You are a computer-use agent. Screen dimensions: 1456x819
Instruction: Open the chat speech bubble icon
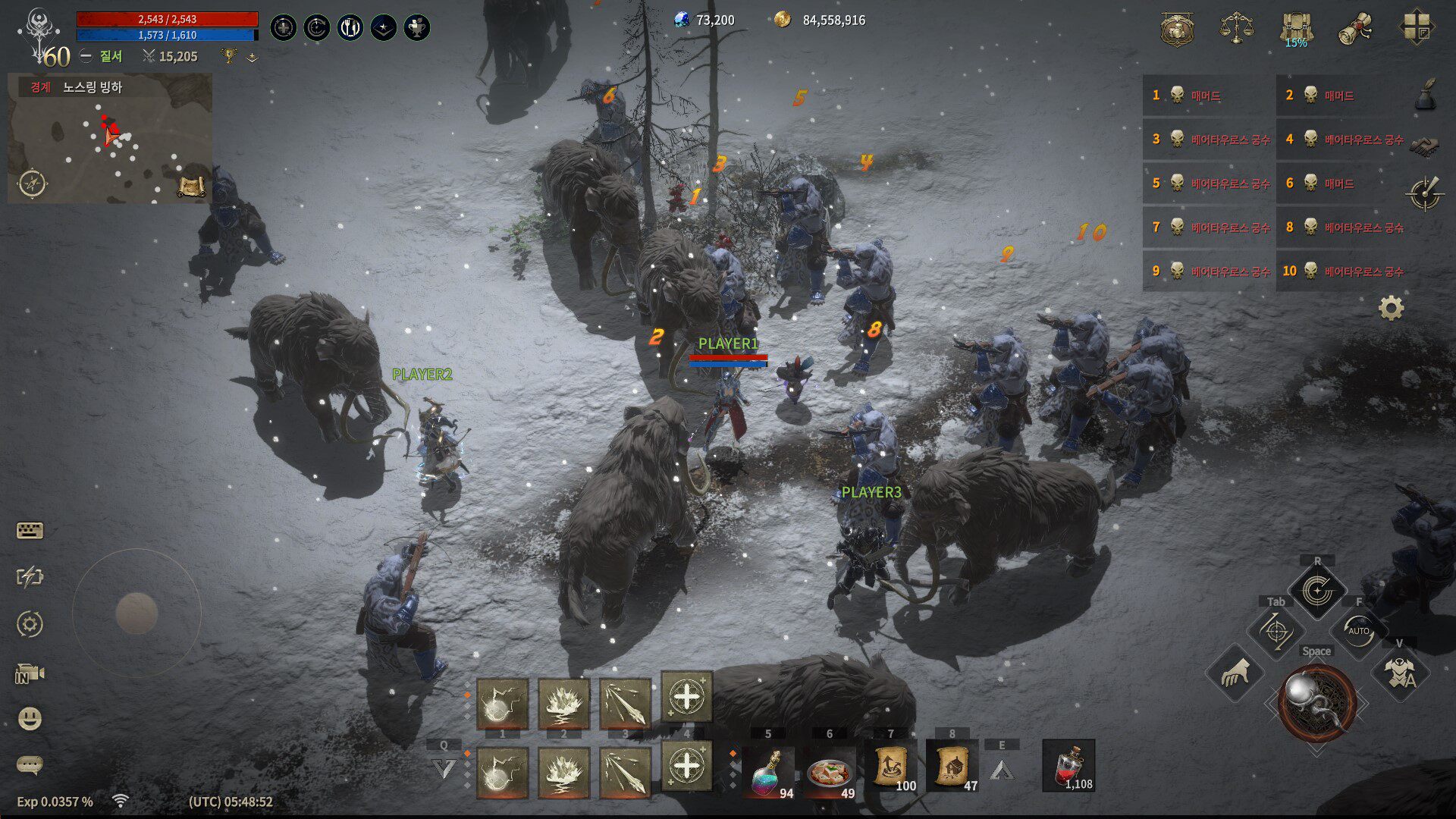[30, 764]
